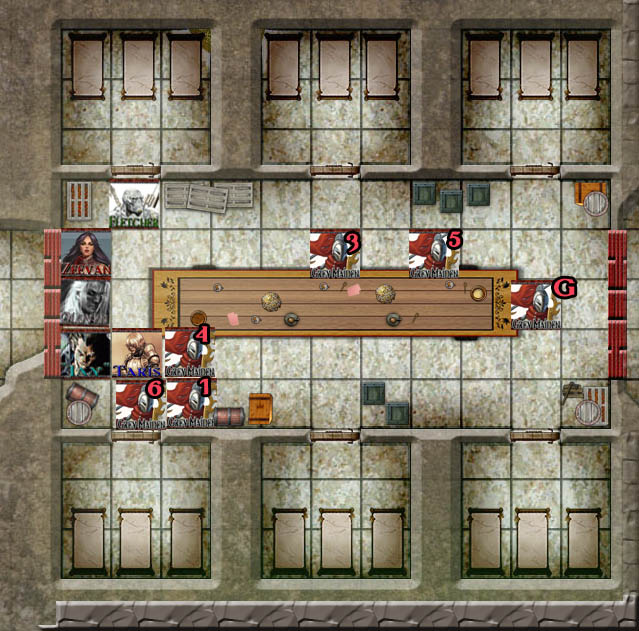Viewport: 639px width, 631px height.
Task: Target Grey Maiden token number 4
Action: point(187,353)
